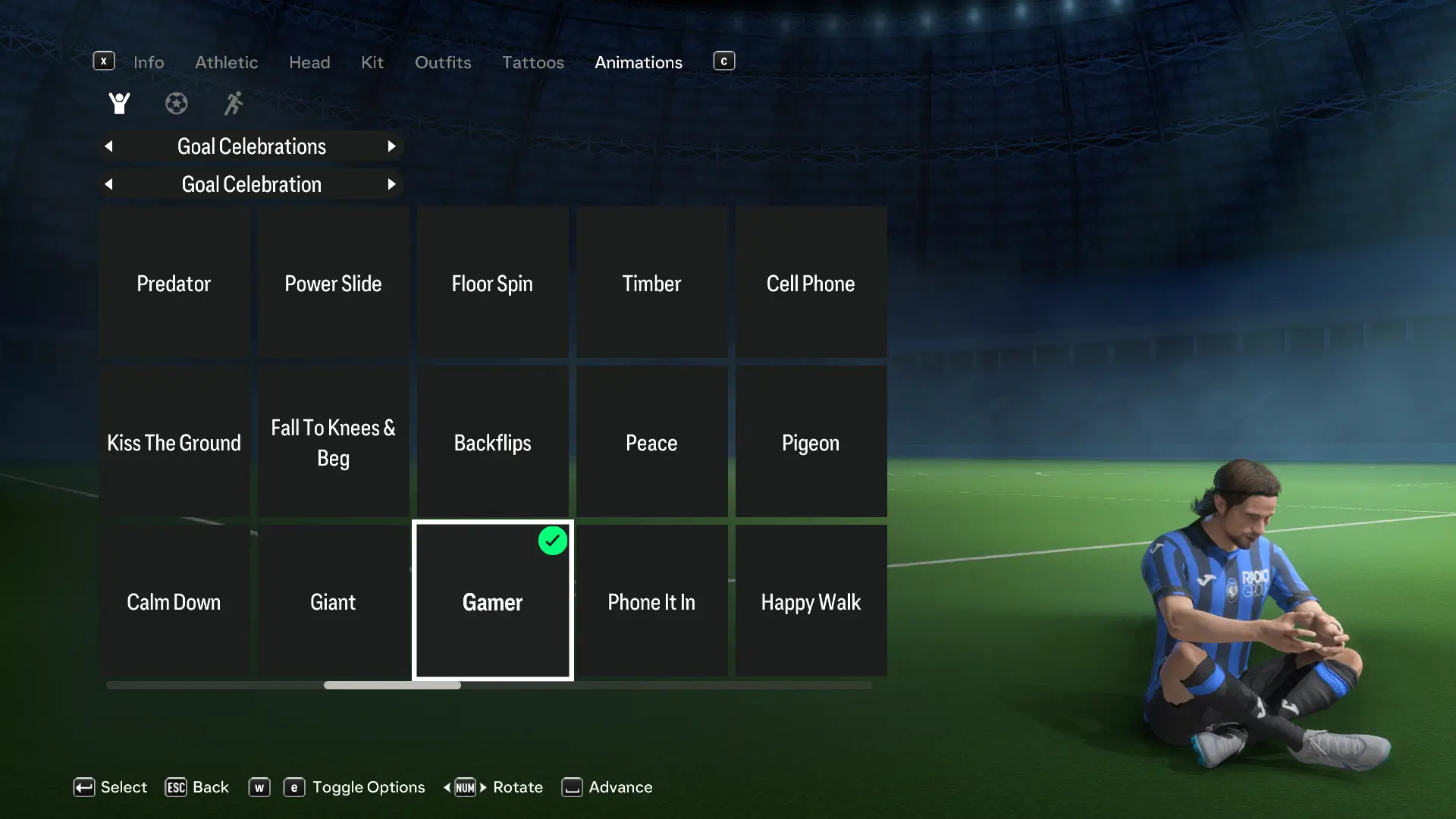Select the Kit tab
This screenshot has width=1456, height=819.
click(x=372, y=62)
